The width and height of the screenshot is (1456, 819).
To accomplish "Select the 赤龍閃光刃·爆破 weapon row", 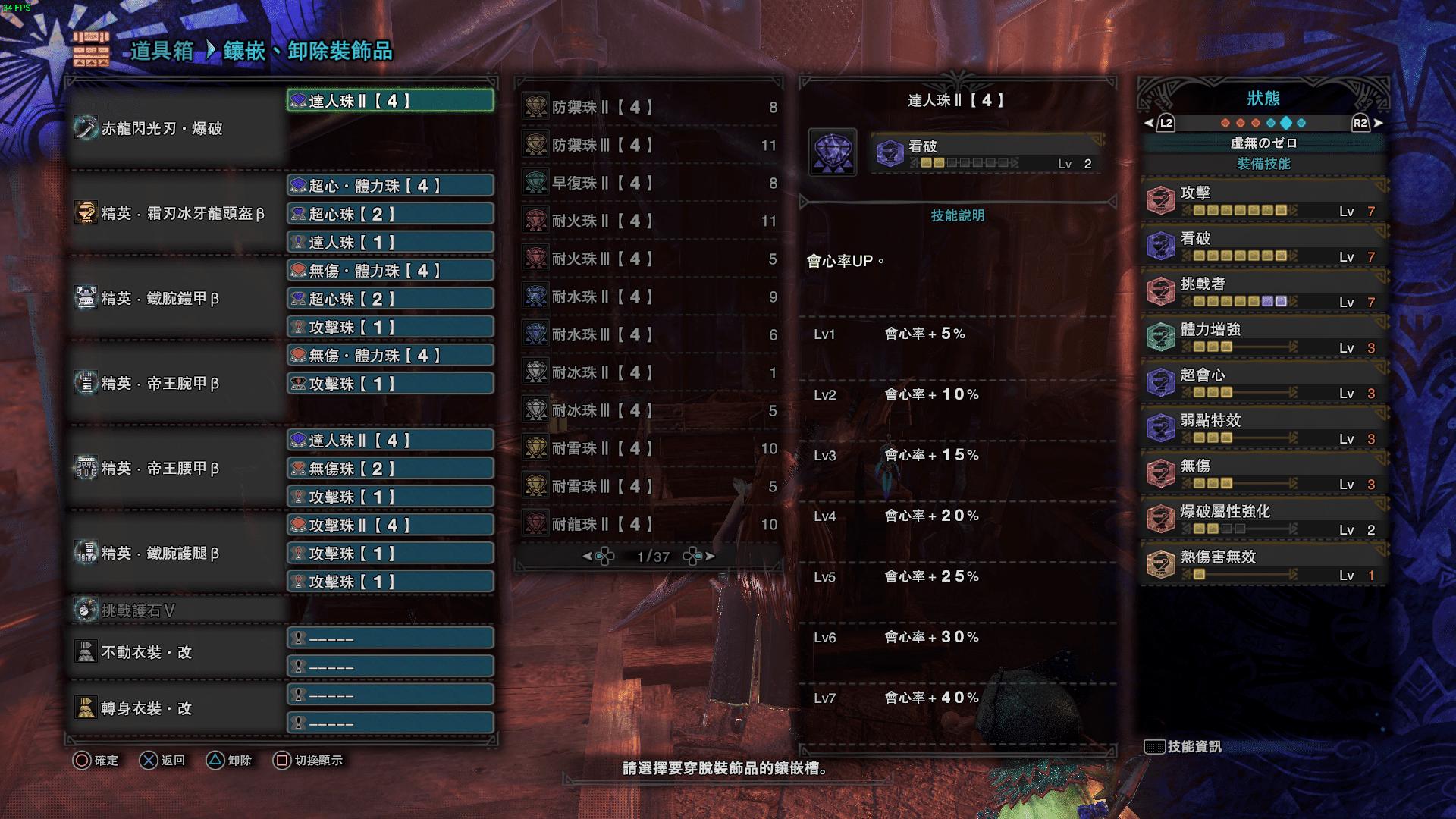I will 178,129.
